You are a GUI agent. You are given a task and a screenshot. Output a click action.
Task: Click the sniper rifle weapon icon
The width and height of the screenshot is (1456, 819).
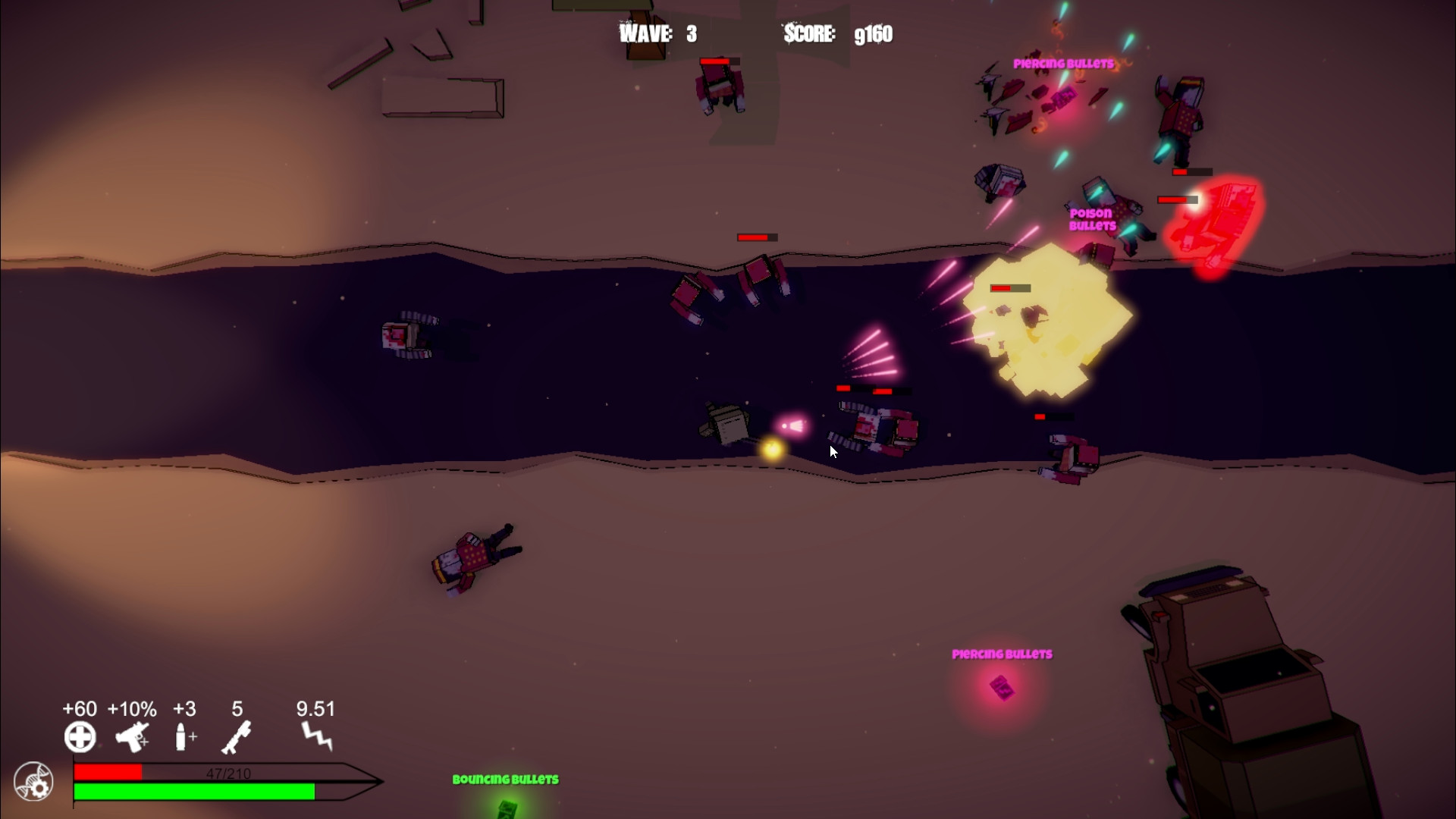click(x=237, y=736)
